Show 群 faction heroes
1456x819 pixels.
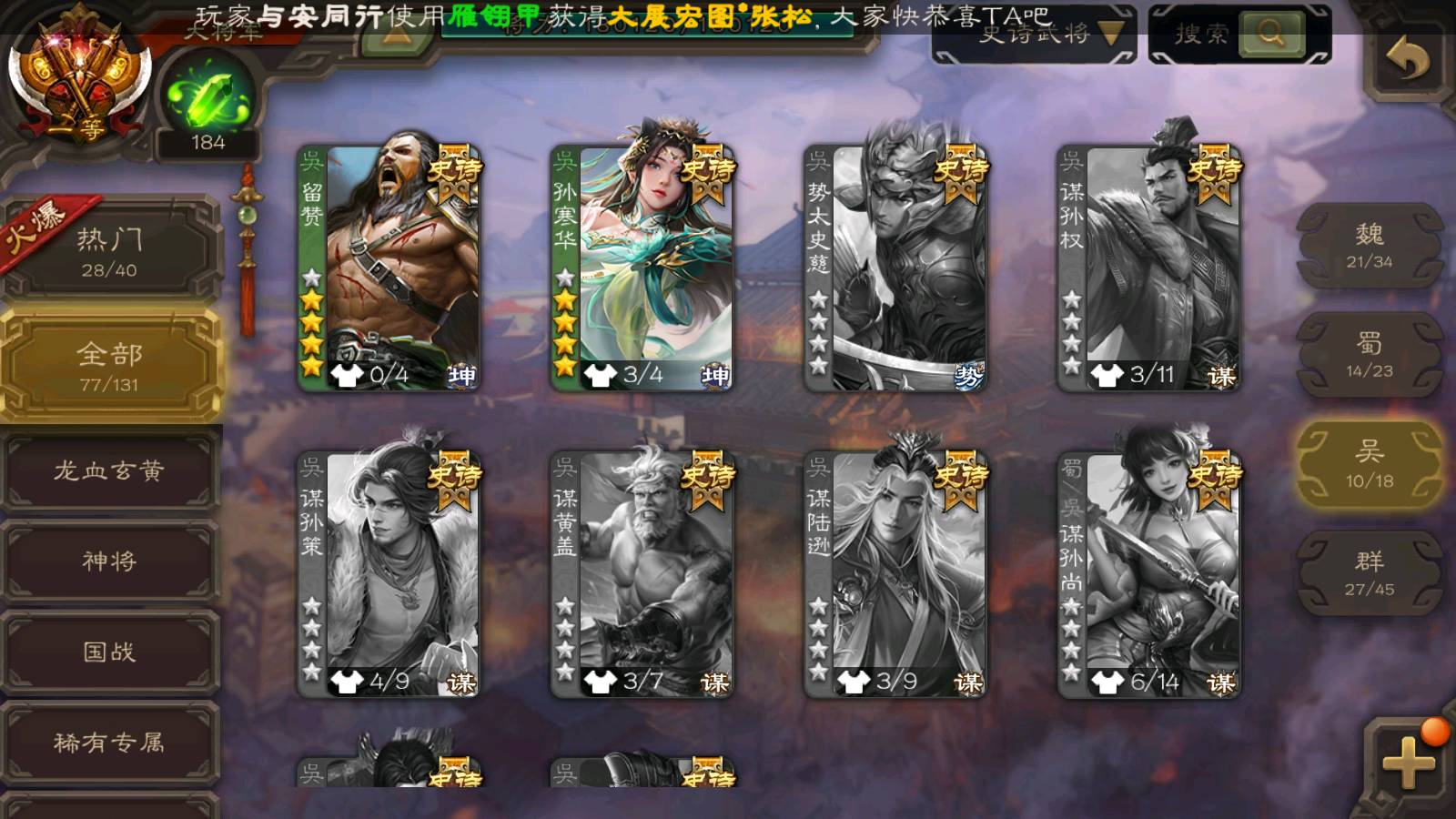[1369, 573]
